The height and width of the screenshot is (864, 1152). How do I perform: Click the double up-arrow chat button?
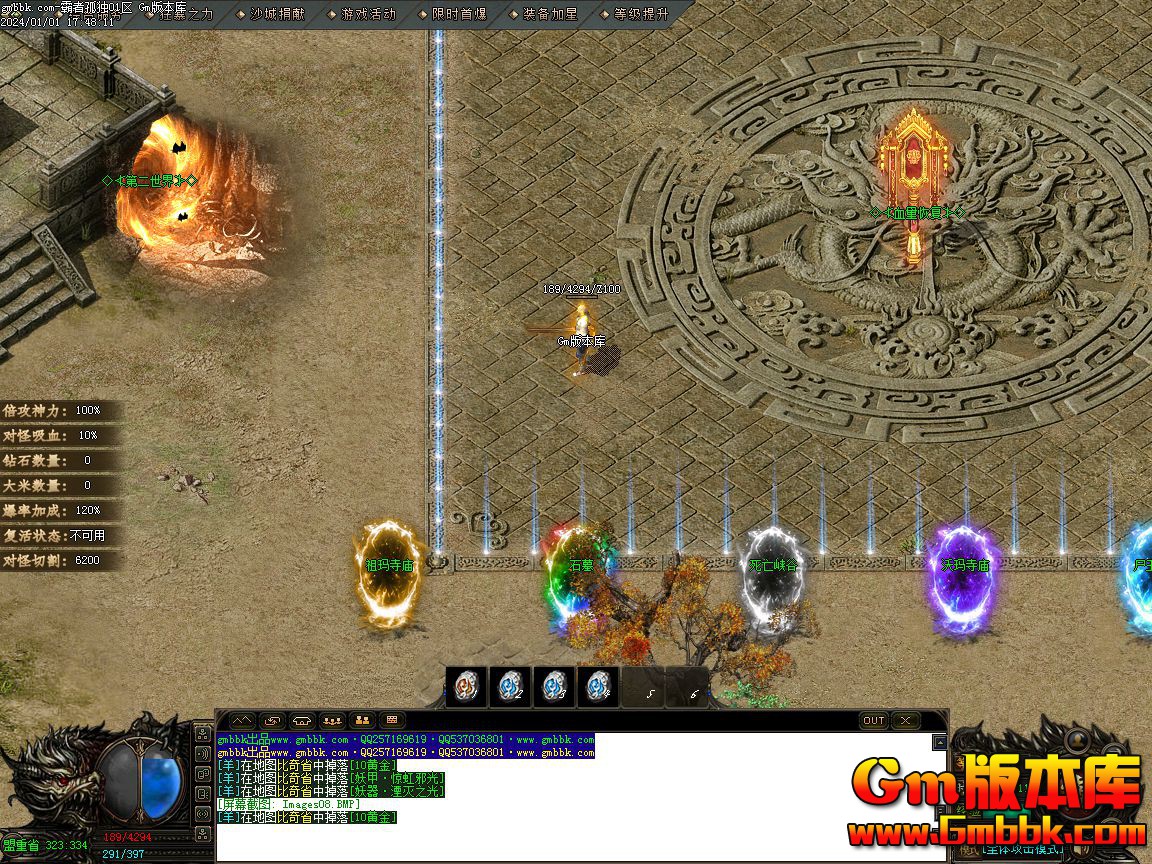[242, 720]
